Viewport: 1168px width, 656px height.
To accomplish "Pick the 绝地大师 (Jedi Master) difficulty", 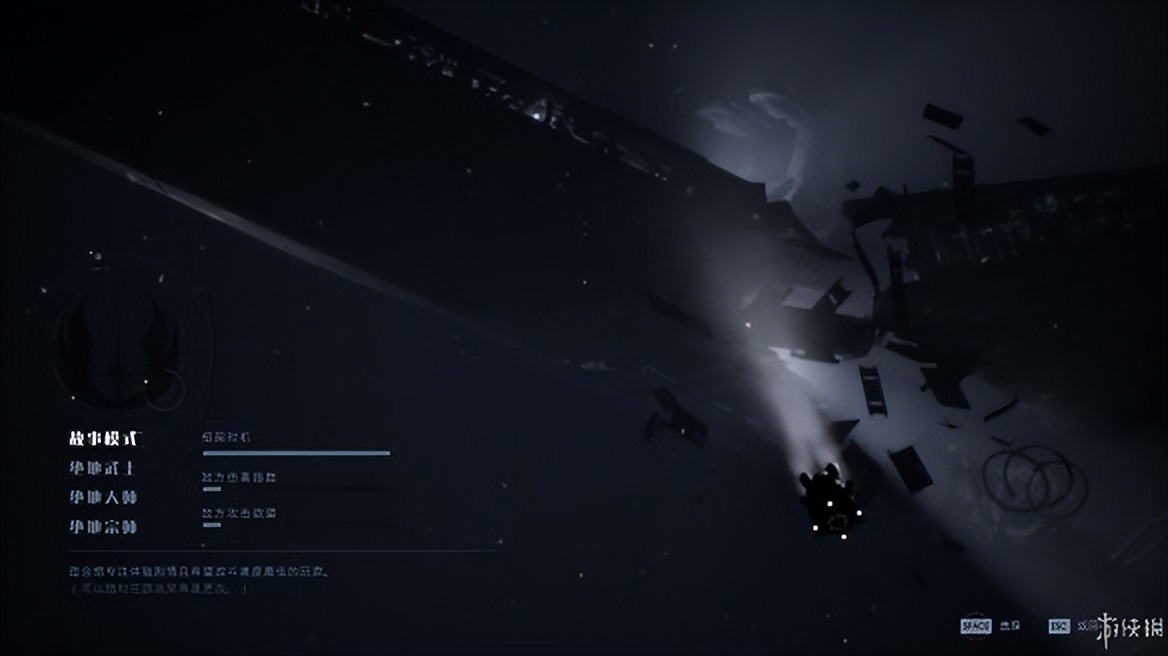I will coord(102,497).
